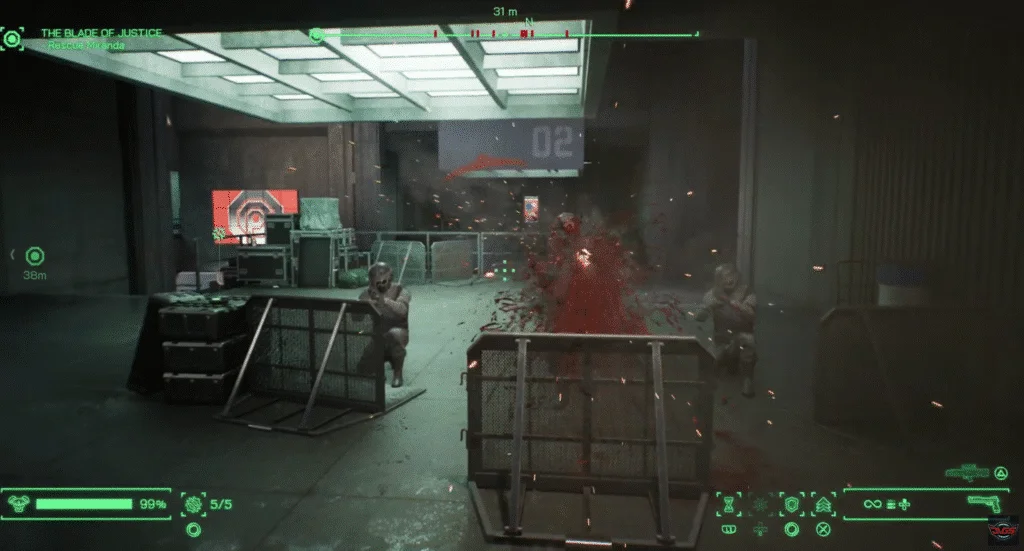Activate the shield ability icon
Screen dimensions: 1024x551
(x=792, y=504)
